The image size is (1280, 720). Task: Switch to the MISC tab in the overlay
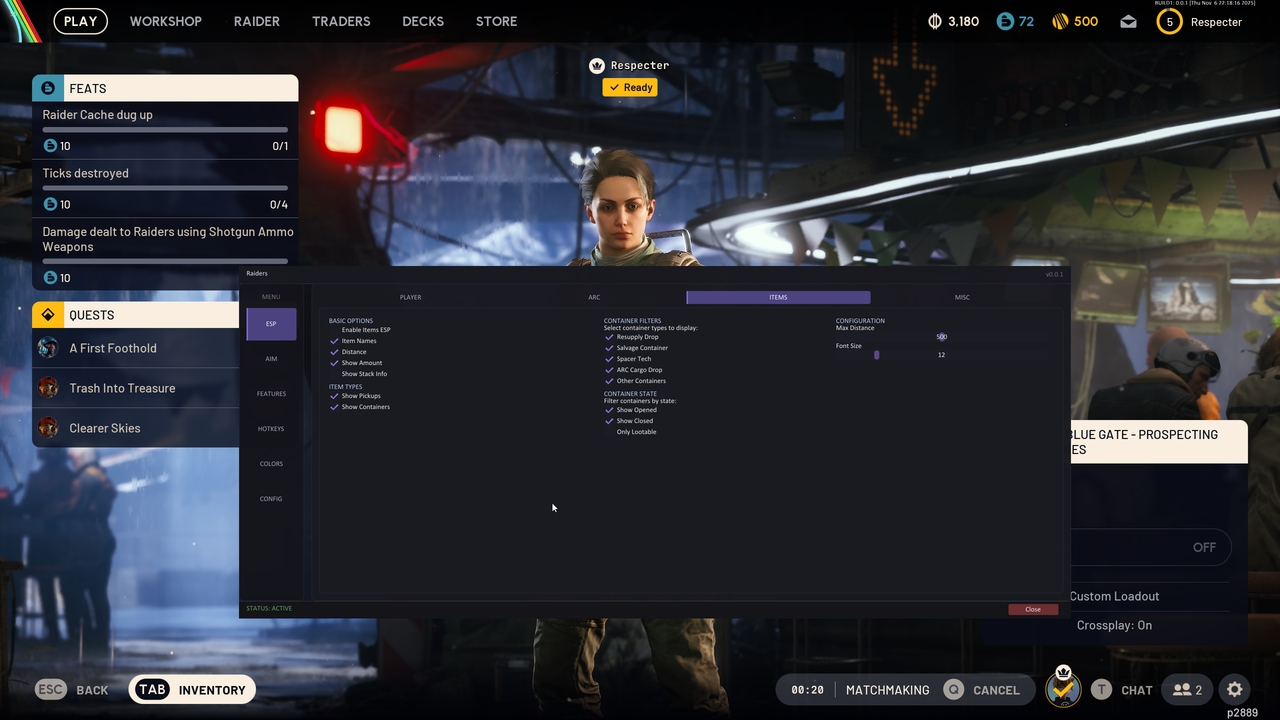[962, 297]
